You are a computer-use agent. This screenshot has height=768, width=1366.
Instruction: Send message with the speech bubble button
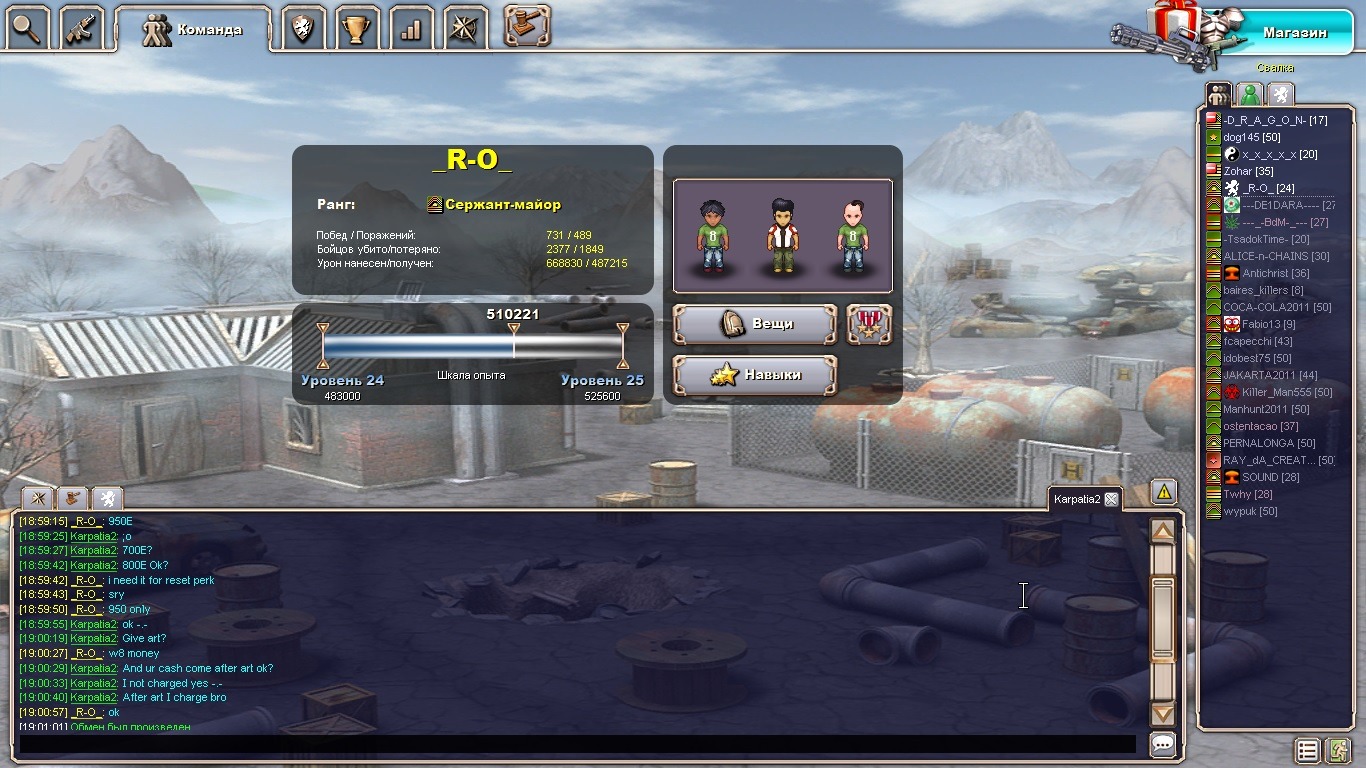click(x=1162, y=744)
